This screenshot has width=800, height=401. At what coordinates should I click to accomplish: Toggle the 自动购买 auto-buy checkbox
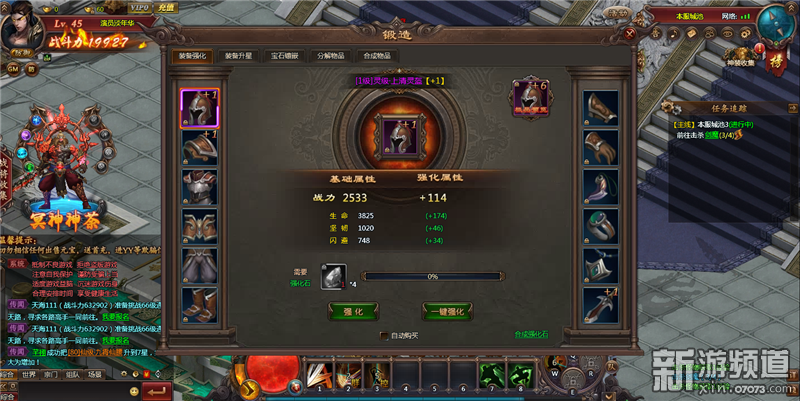(x=383, y=335)
